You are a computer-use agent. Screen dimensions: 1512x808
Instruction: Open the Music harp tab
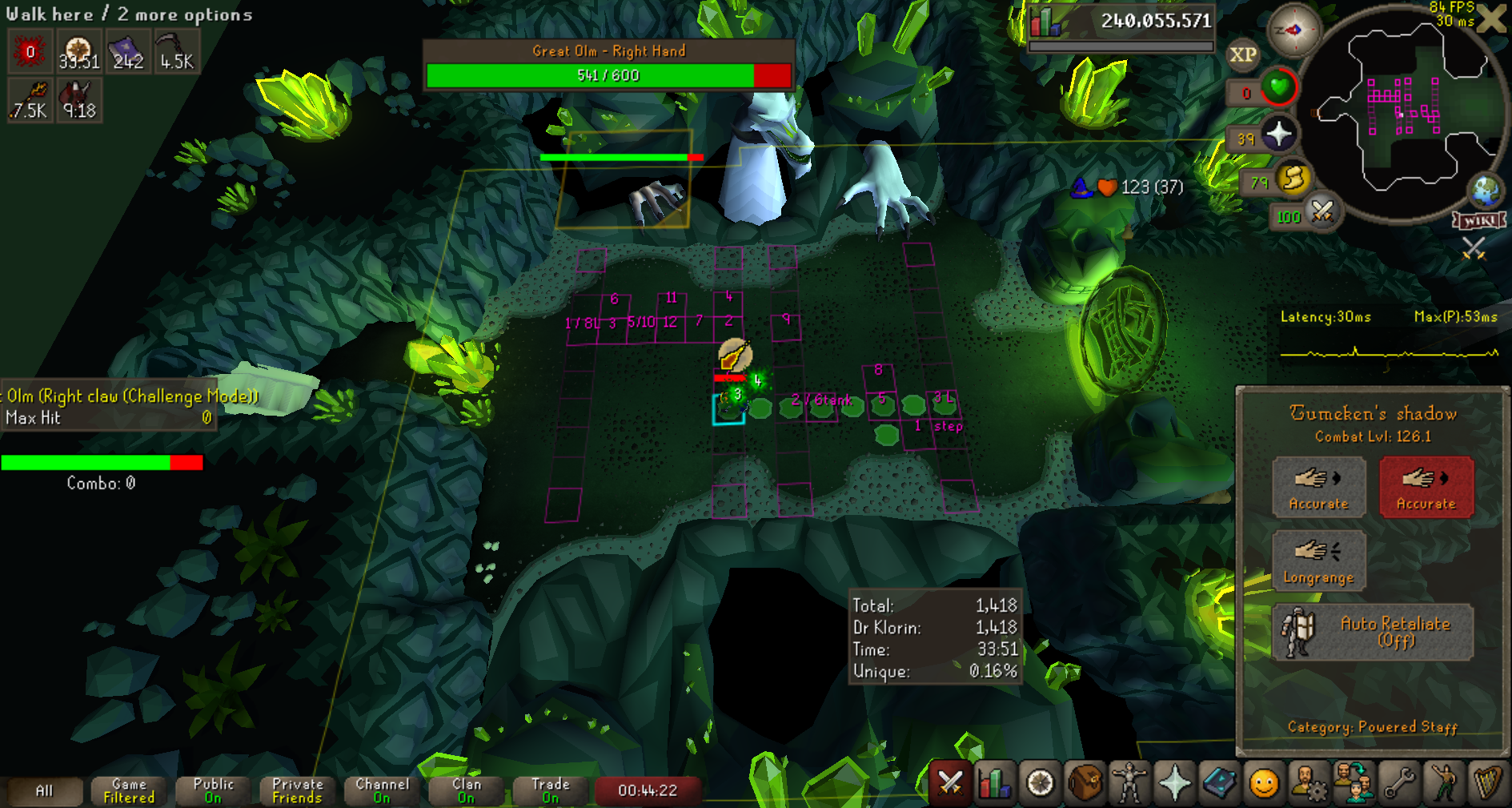point(1487,782)
